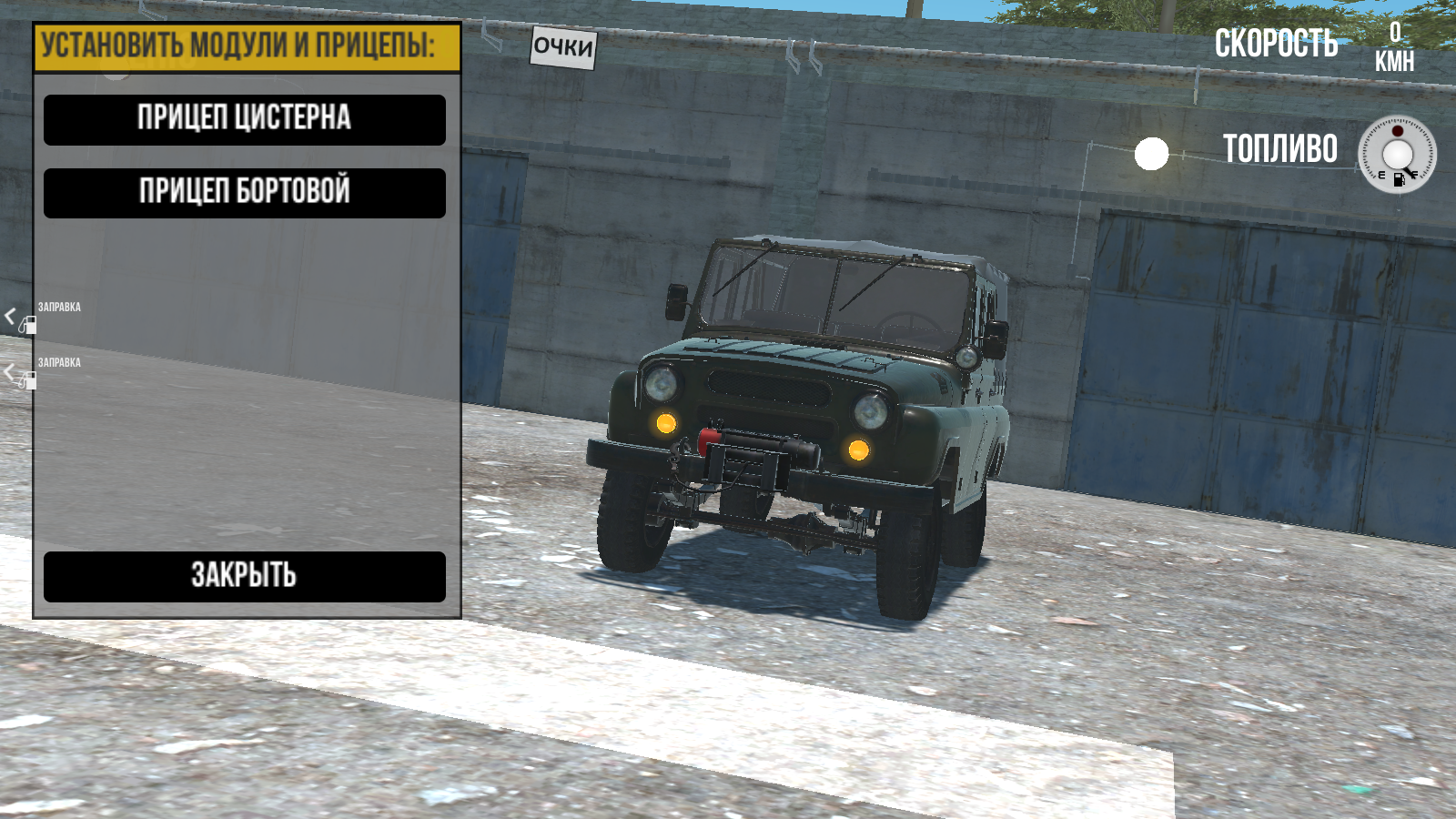Attach the ПРИЦЕП ЦИСТЕРНА trailer
This screenshot has width=1456, height=819.
coord(244,119)
